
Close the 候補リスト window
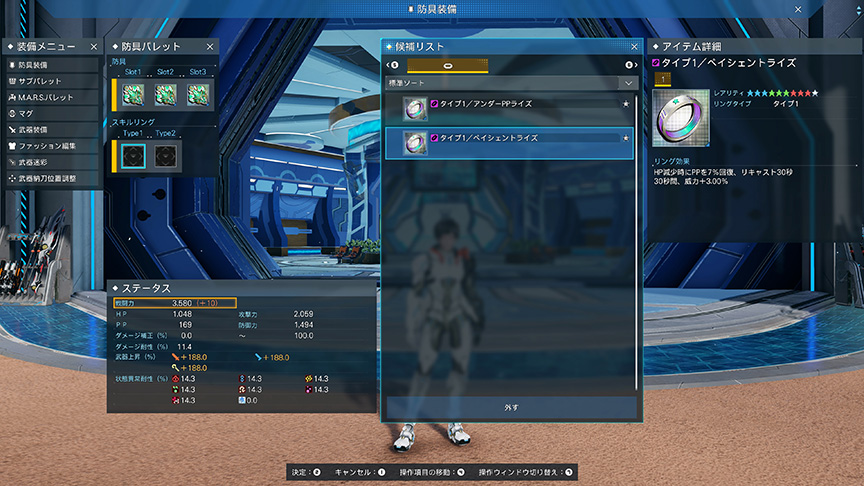[x=634, y=47]
